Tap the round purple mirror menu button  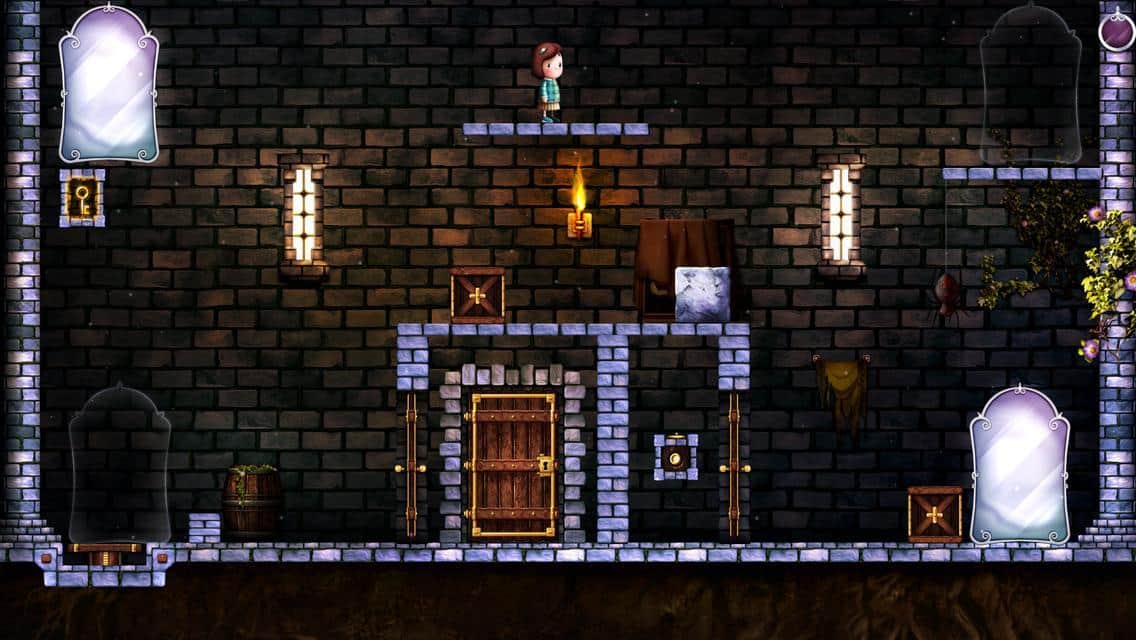pyautogui.click(x=1116, y=31)
